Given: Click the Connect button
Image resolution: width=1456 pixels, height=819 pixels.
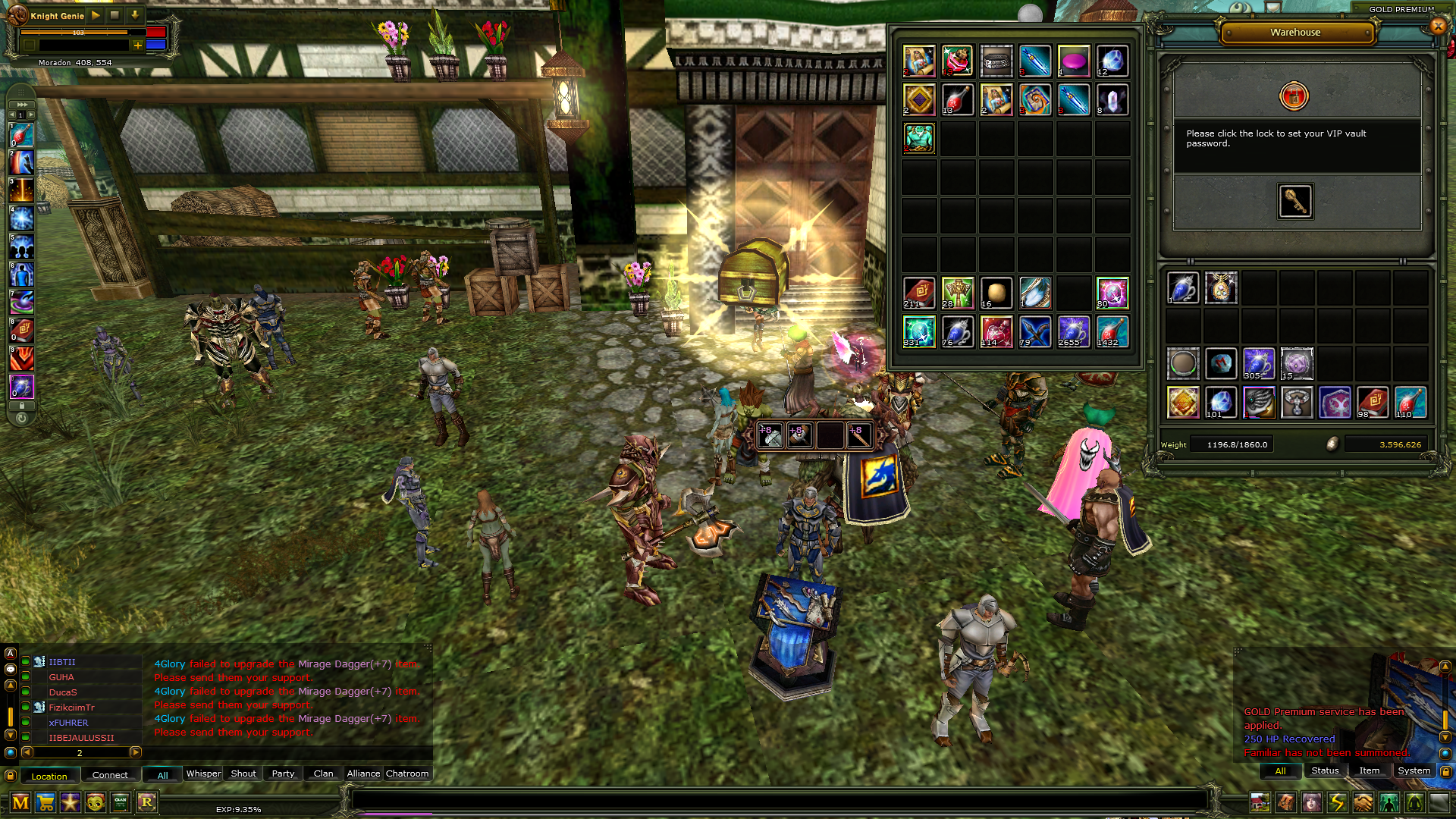Looking at the screenshot, I should tap(111, 774).
